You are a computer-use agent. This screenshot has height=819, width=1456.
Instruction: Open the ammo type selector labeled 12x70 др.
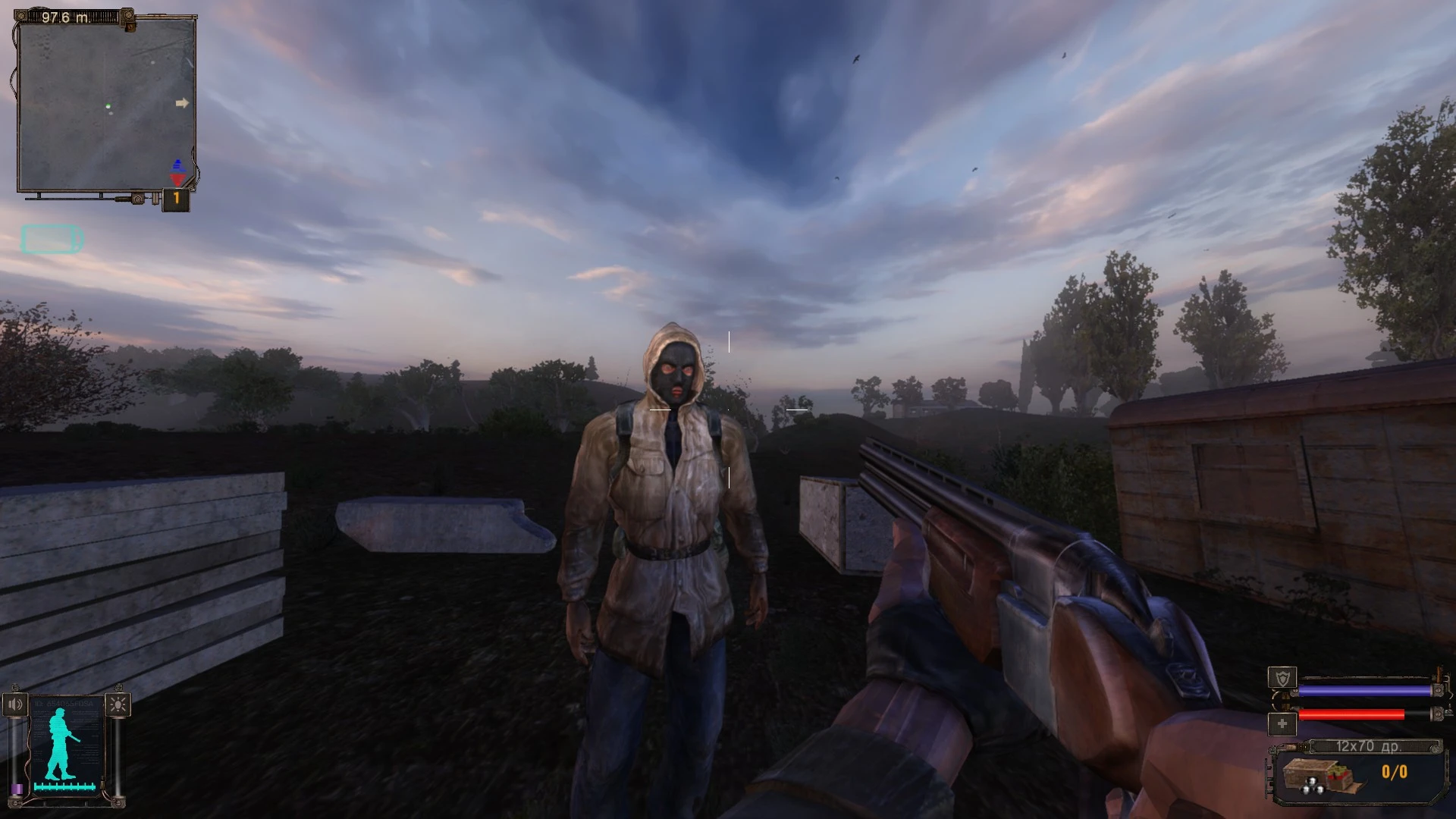(1370, 747)
